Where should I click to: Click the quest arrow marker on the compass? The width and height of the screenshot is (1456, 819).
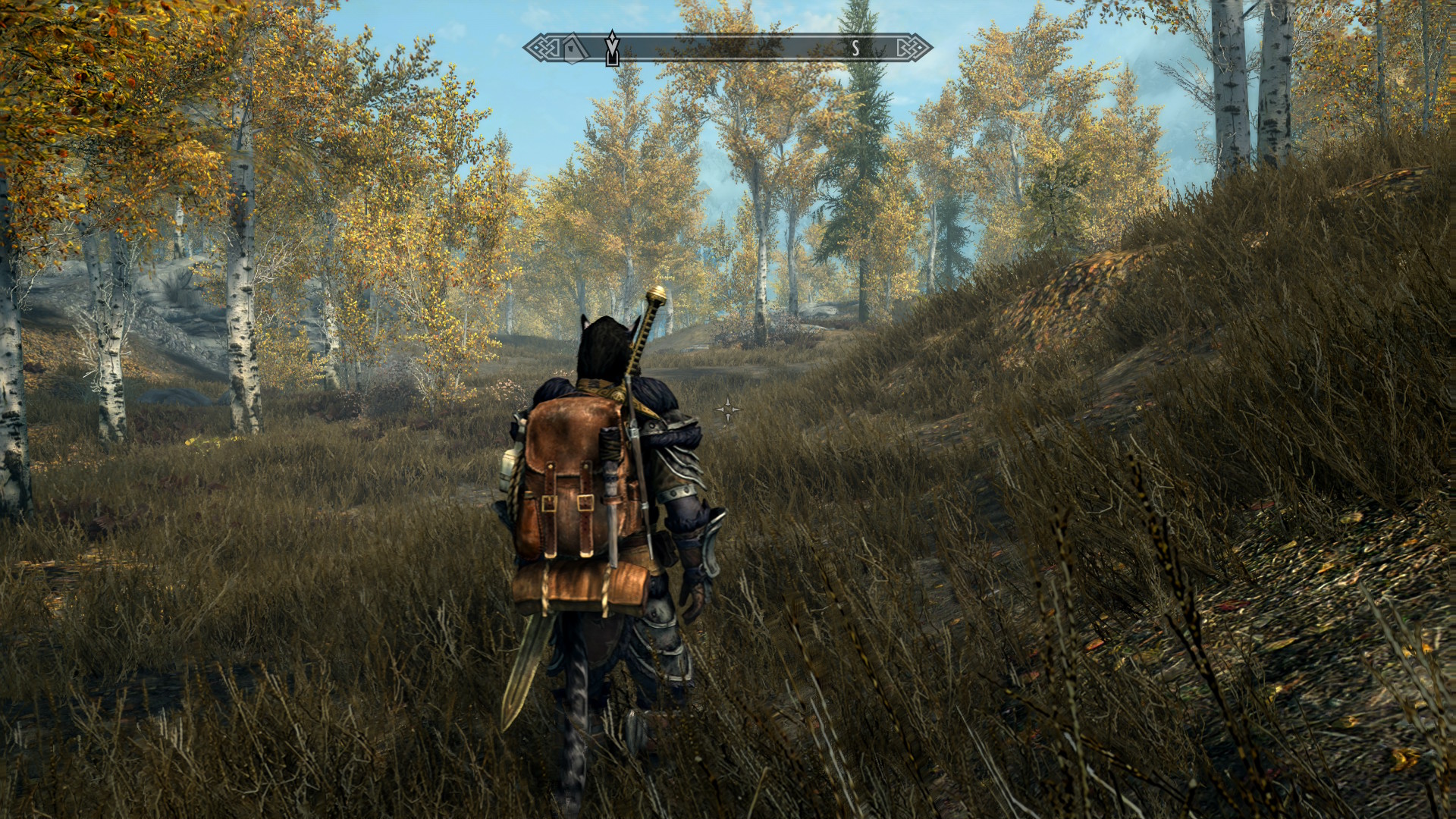612,48
